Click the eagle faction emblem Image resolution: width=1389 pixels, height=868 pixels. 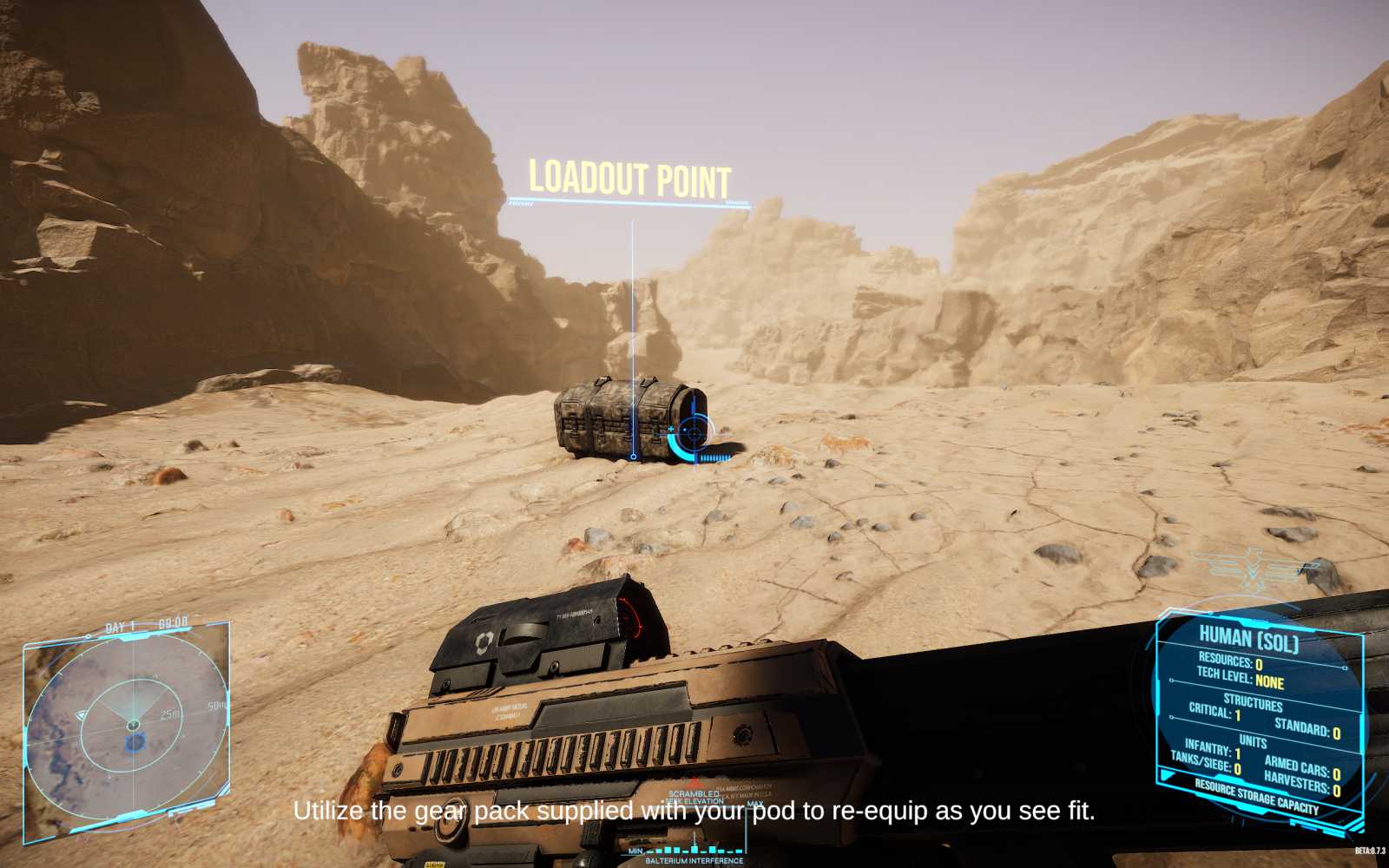point(1253,569)
